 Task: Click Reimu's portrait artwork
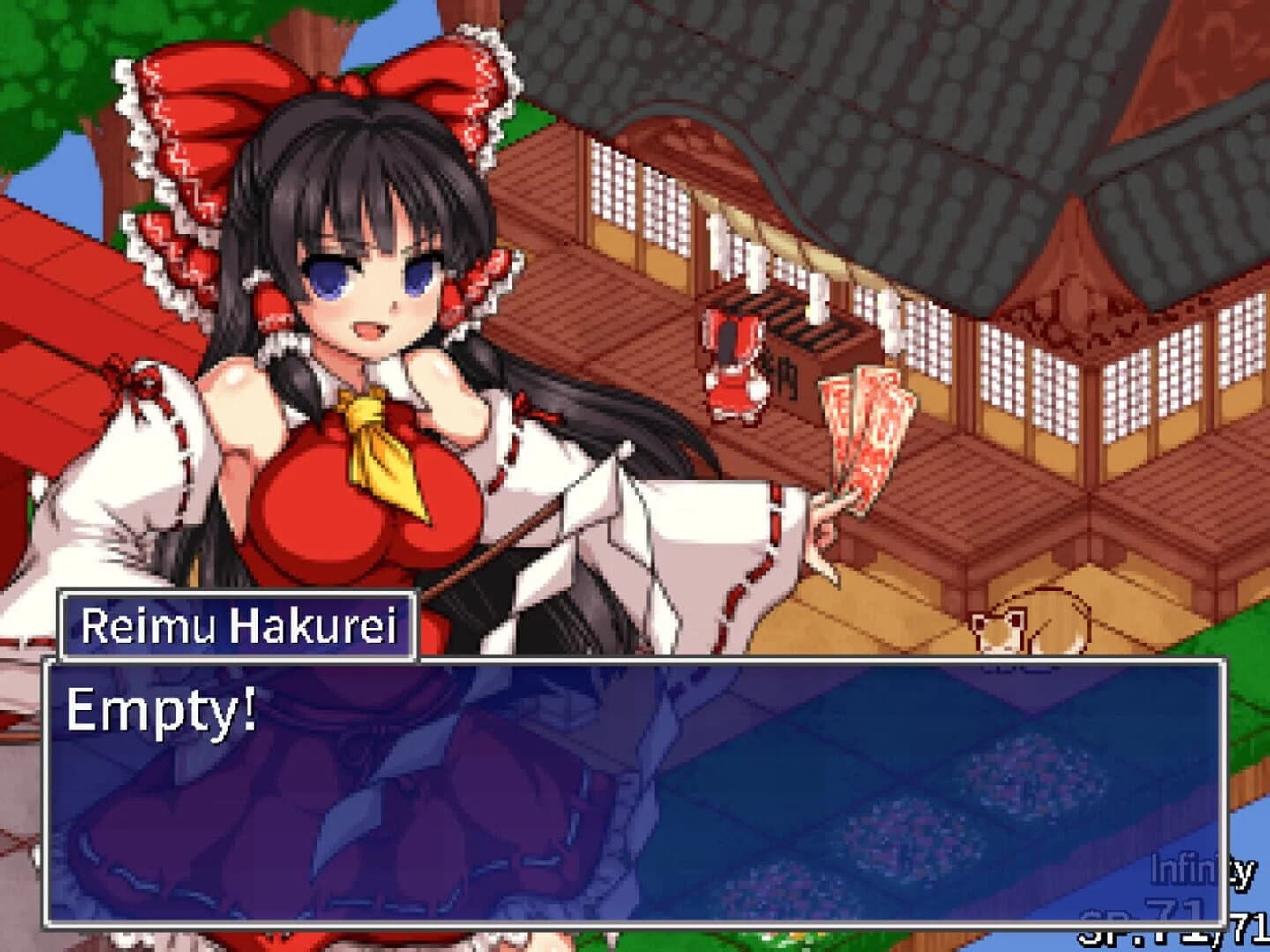370,291
